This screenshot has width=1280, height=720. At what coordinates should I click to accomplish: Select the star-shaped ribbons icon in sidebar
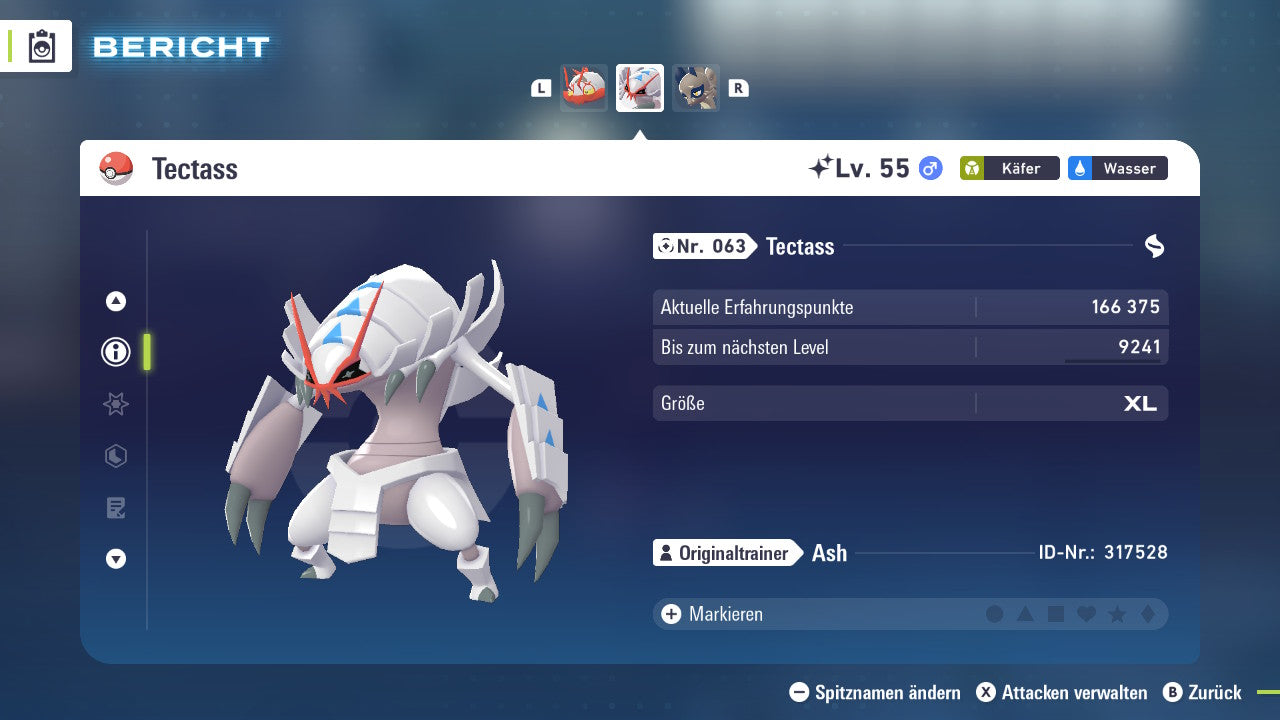(115, 404)
